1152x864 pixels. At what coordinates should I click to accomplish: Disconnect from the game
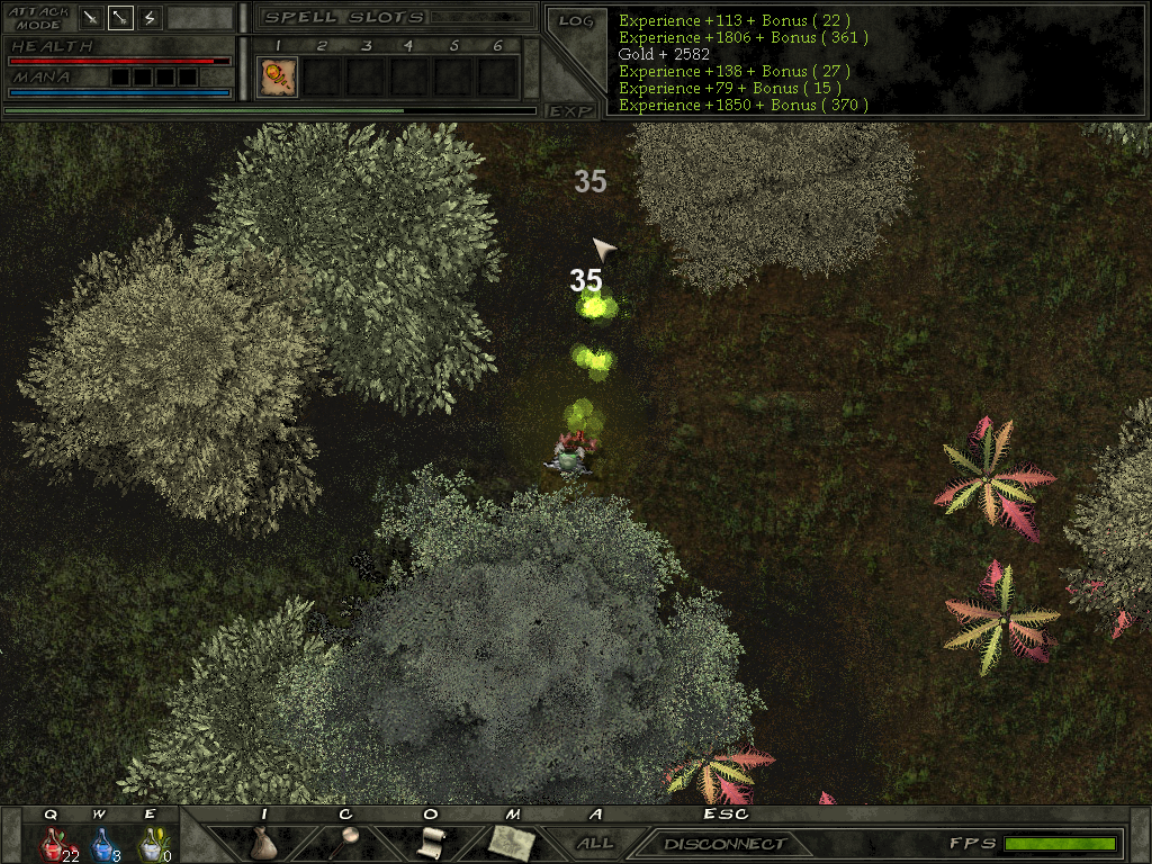pos(725,844)
